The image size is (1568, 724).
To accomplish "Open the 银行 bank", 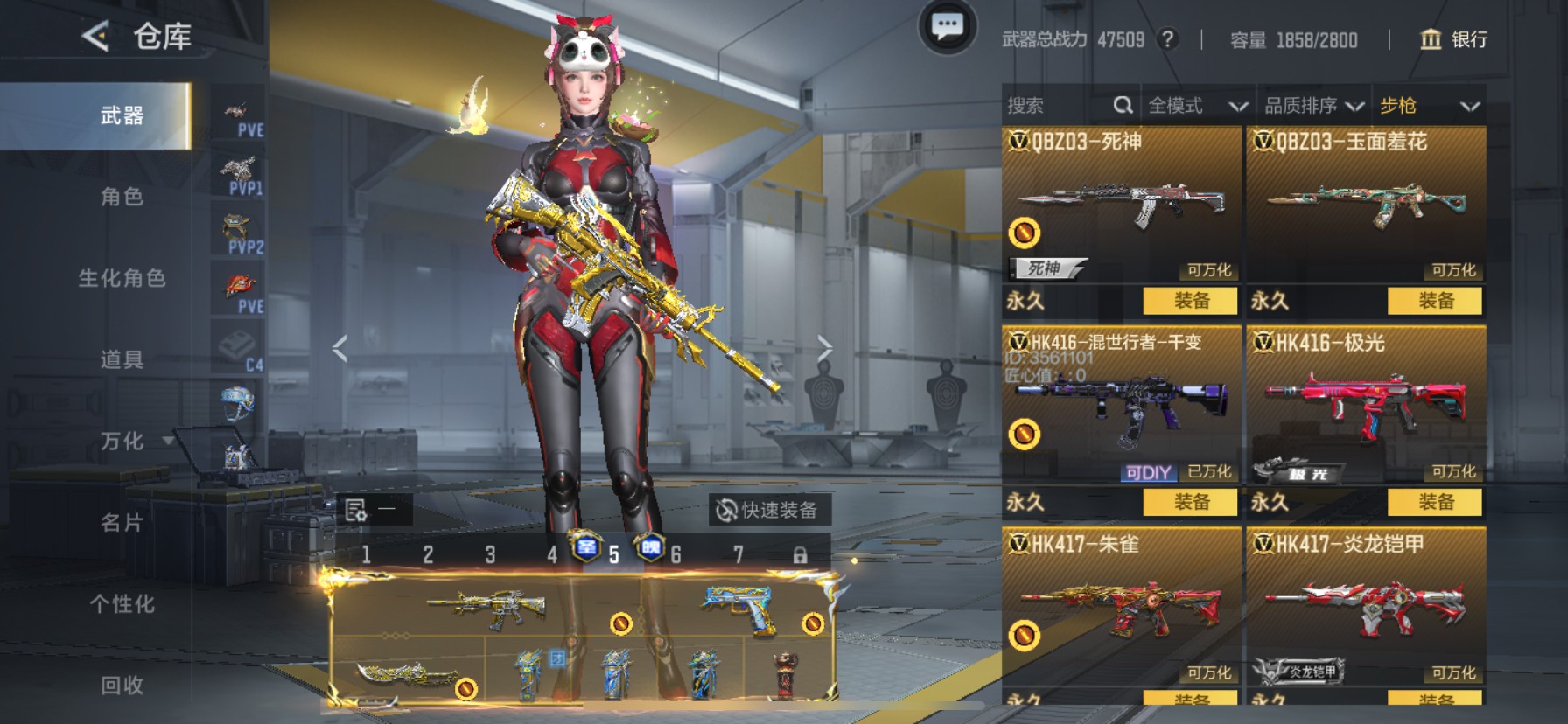I will click(1453, 39).
